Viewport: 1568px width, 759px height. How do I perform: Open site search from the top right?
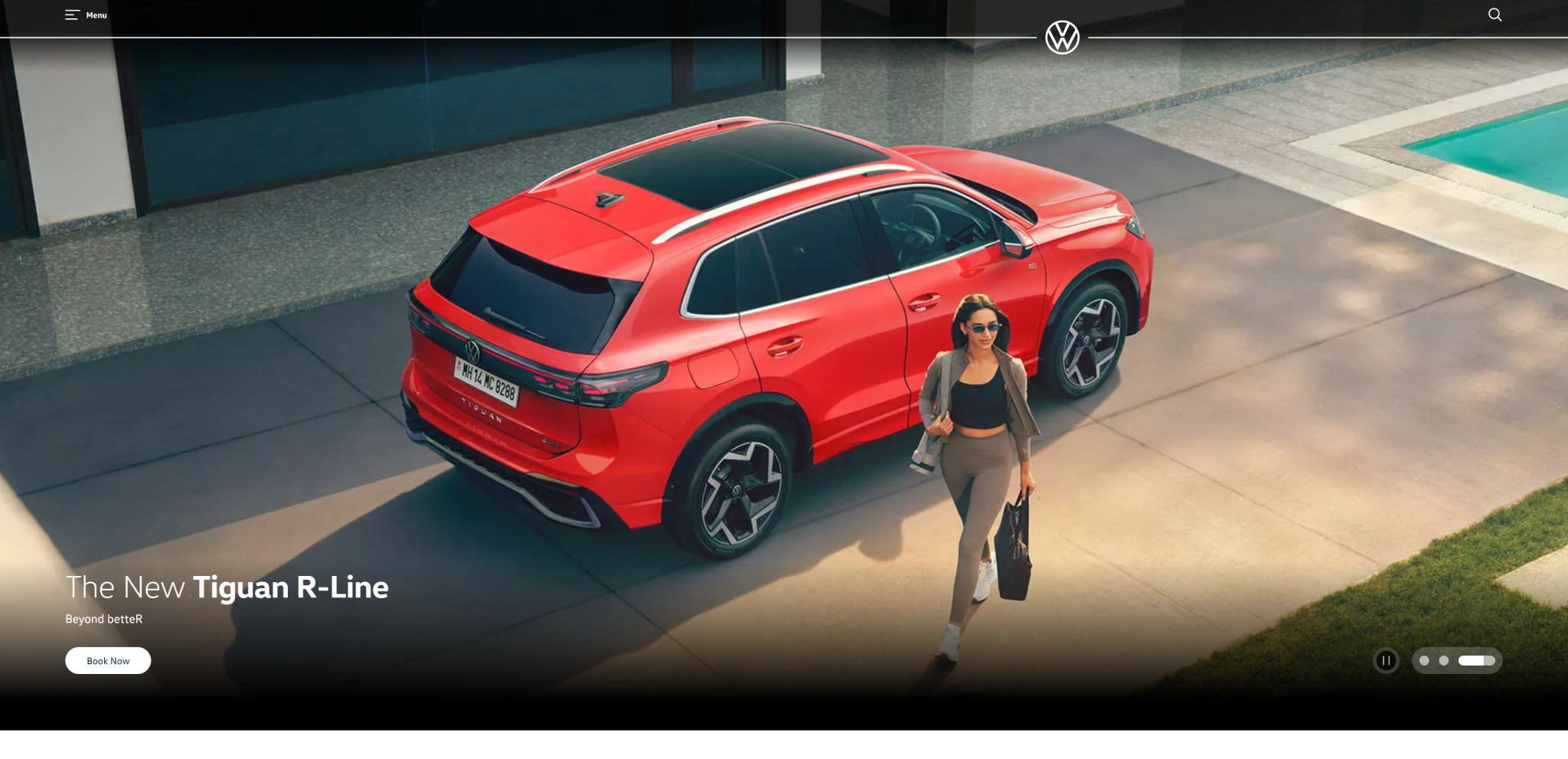click(1494, 15)
